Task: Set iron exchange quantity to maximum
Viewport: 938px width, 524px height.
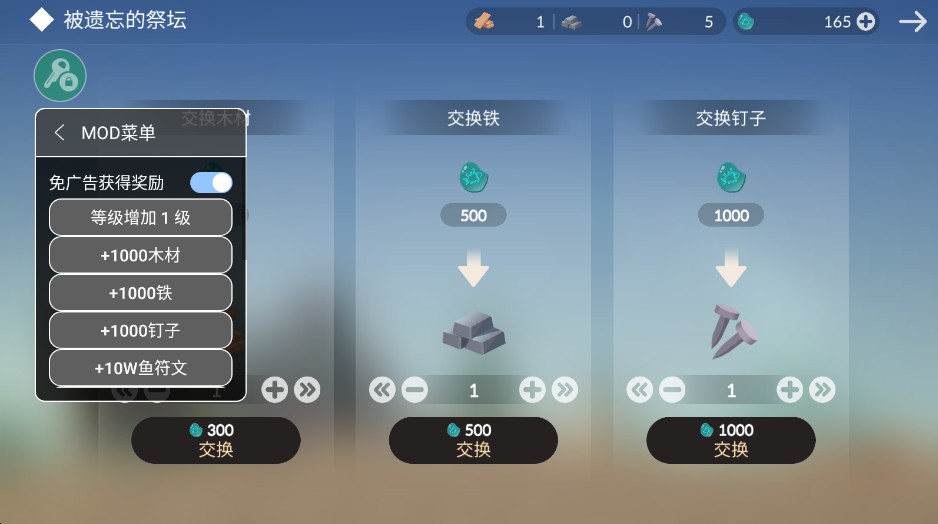Action: [565, 390]
